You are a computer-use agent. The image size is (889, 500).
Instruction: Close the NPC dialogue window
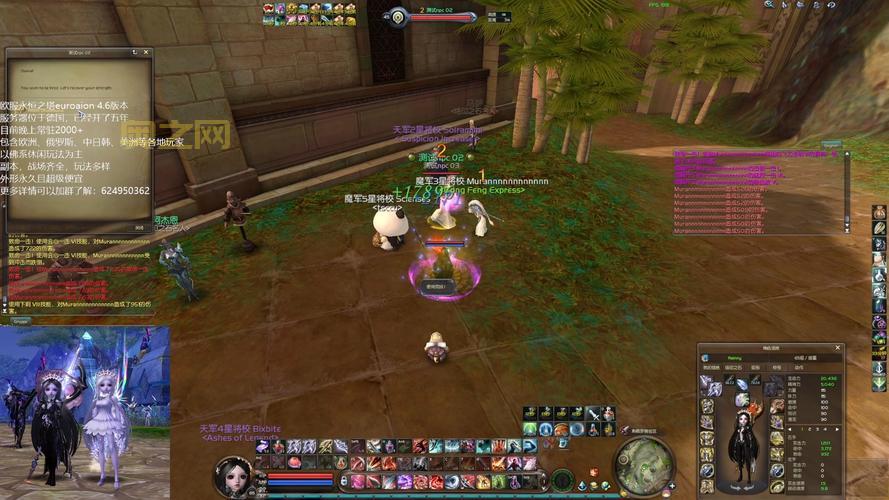[144, 52]
